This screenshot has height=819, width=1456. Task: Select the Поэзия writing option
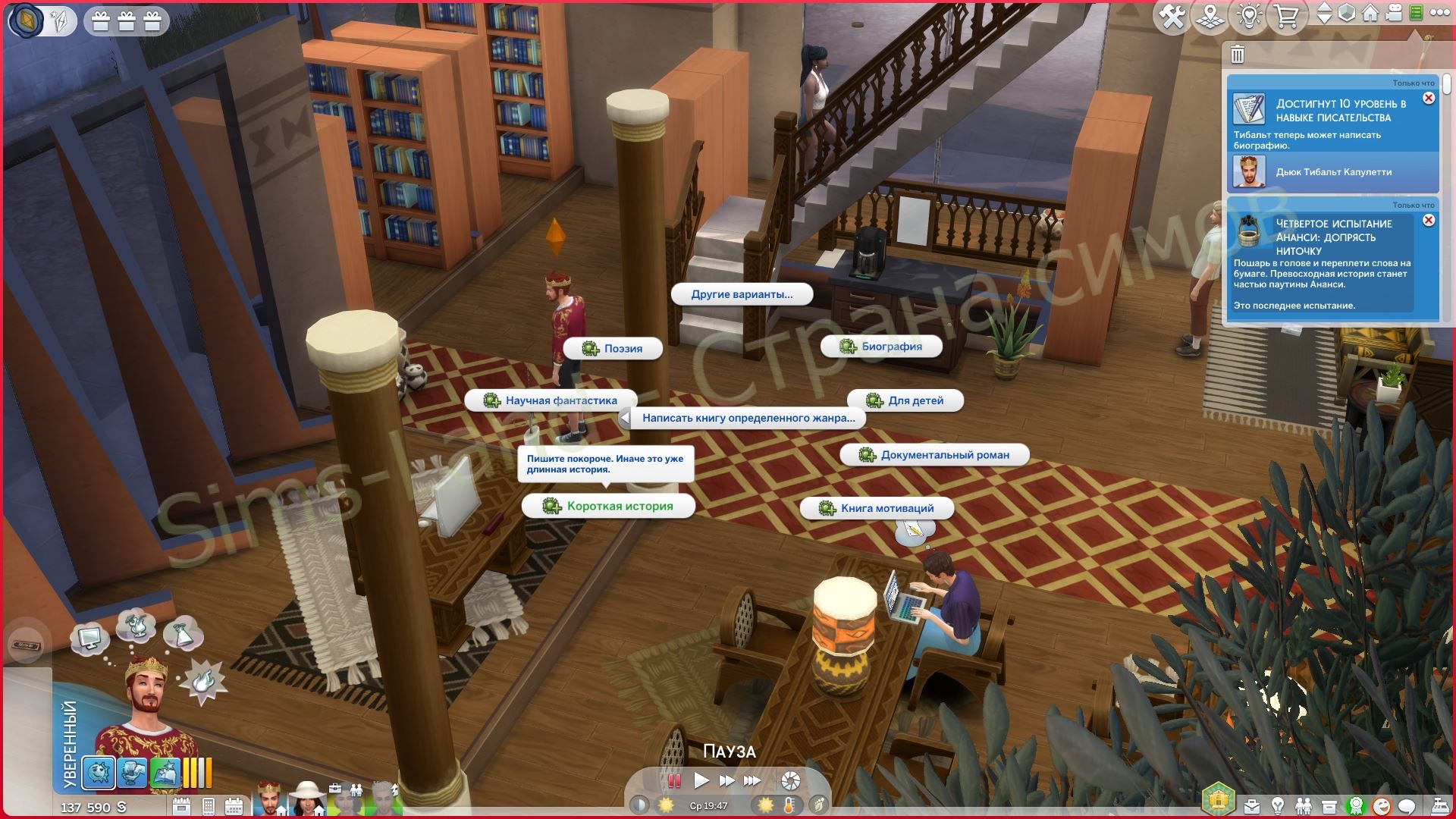click(613, 349)
